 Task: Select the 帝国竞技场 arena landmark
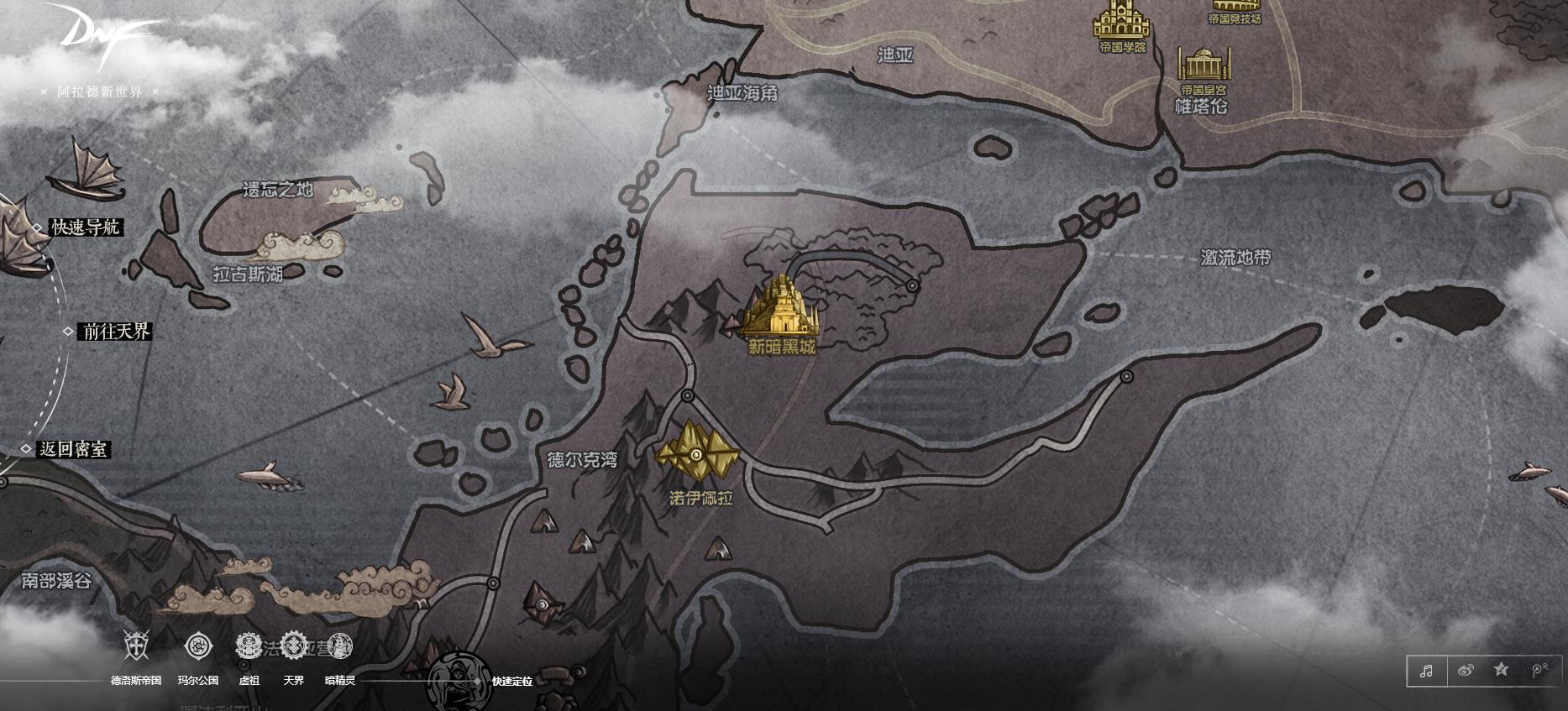1235,8
